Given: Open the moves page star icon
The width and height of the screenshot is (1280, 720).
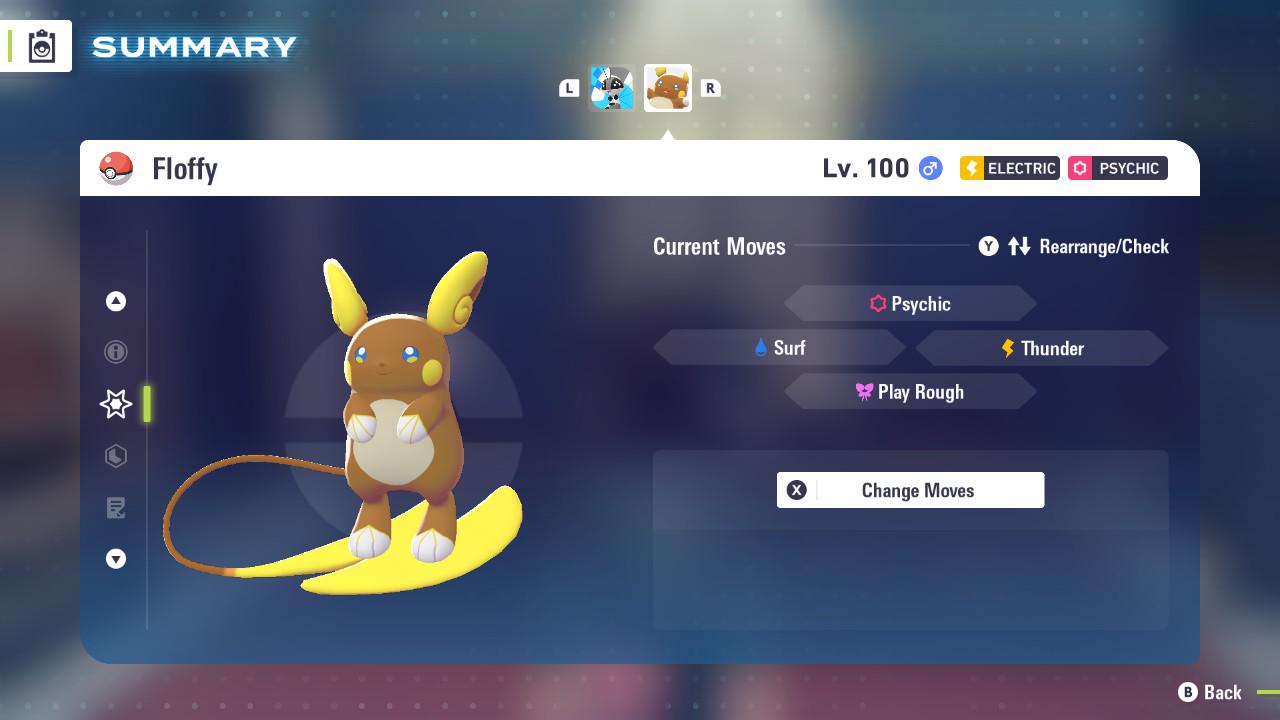Looking at the screenshot, I should pos(116,404).
